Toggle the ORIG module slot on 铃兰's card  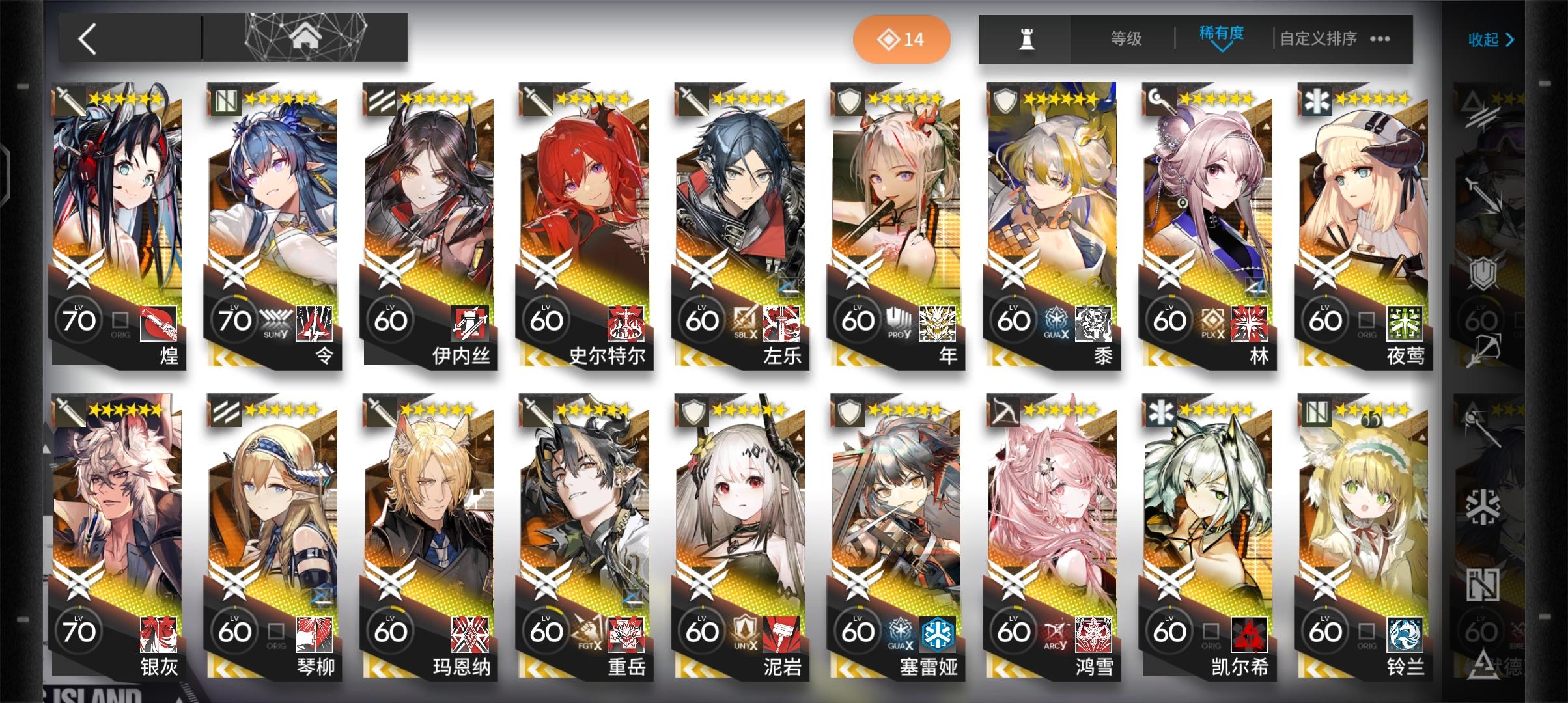point(1369,631)
